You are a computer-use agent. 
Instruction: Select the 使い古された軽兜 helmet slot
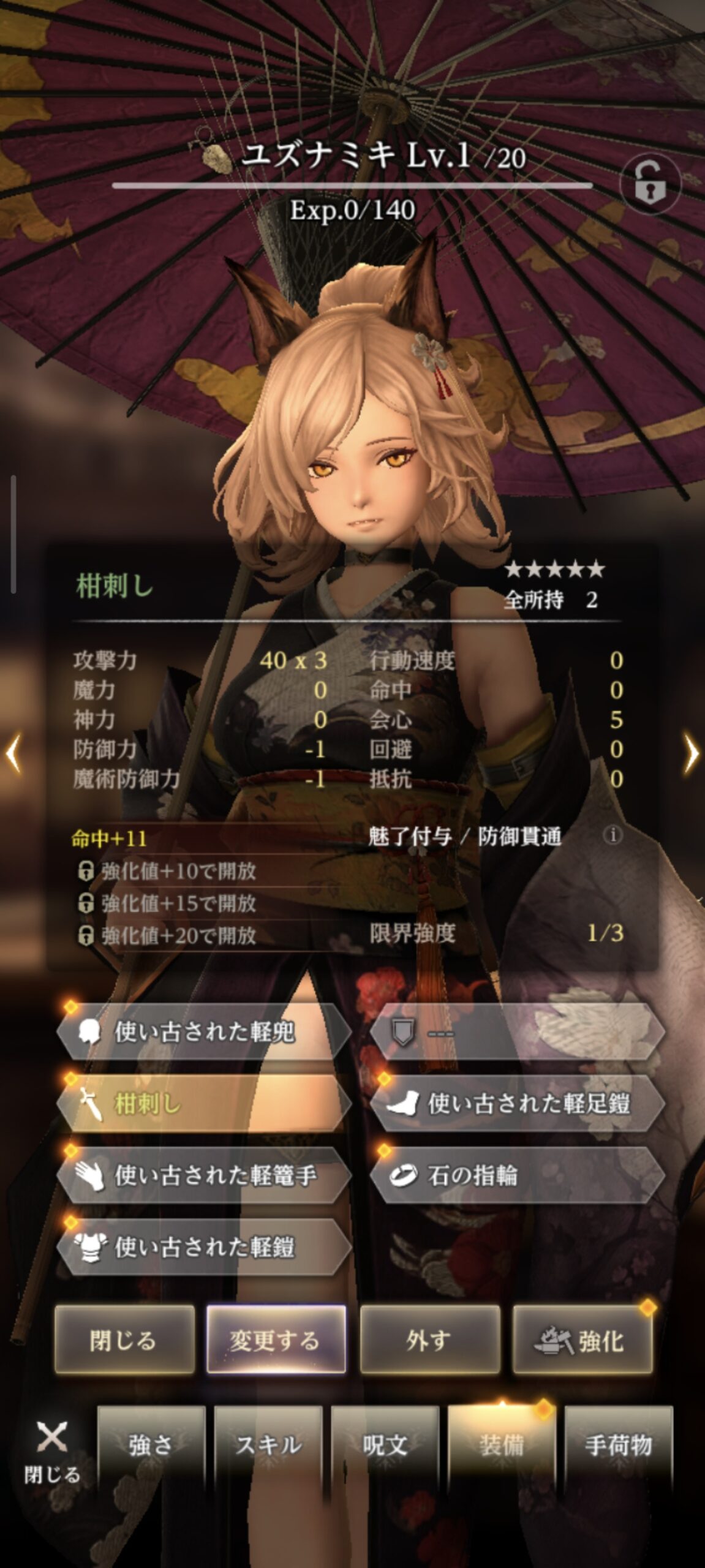point(204,1033)
